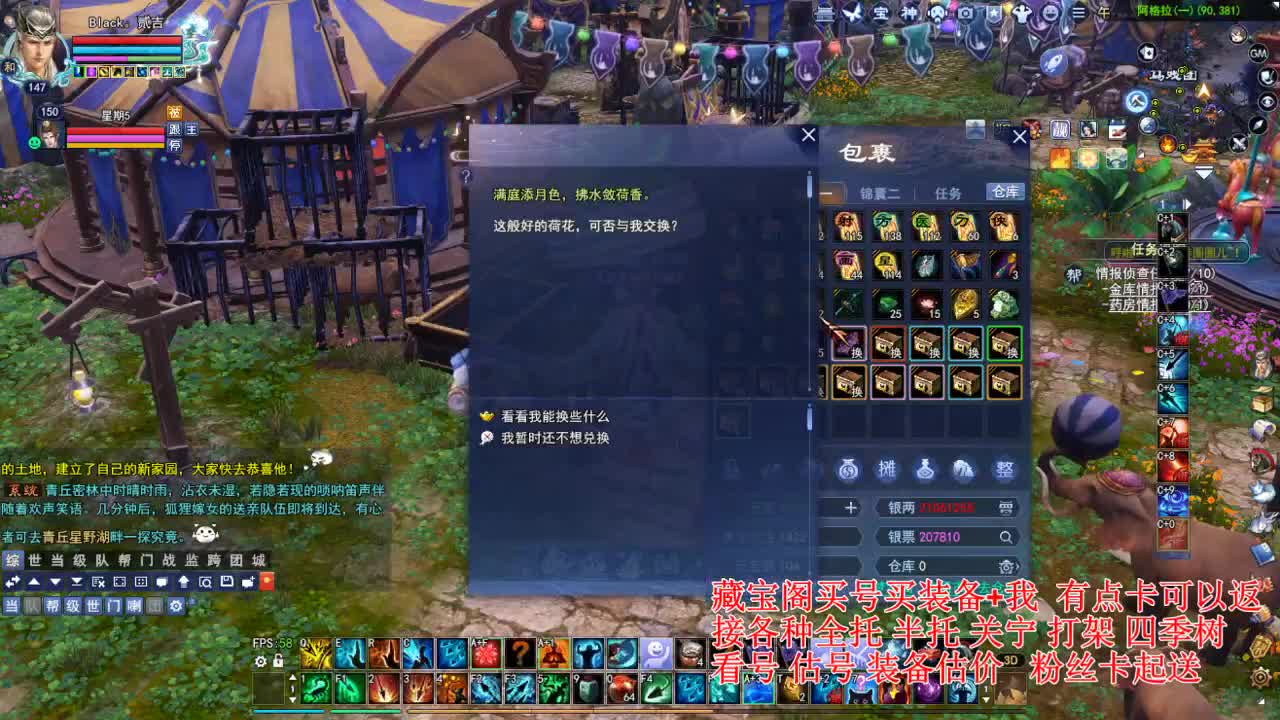Switch to the 任务 tab in the bag window
This screenshot has height=720, width=1280.
pos(948,193)
